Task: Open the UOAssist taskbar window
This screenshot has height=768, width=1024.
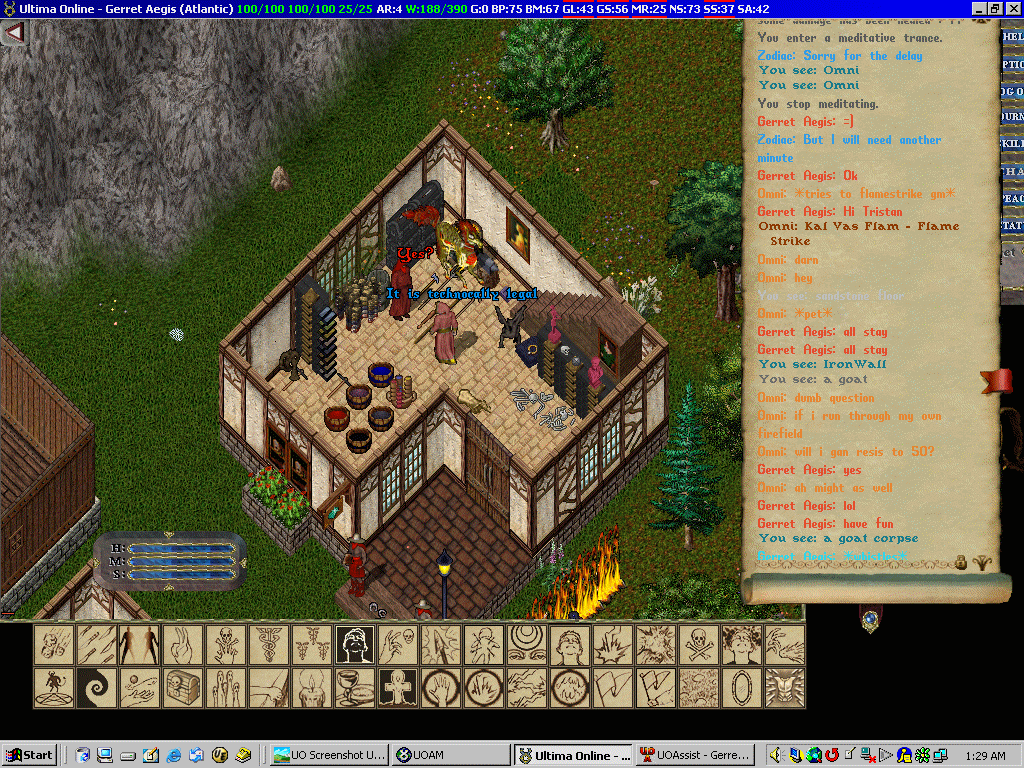Action: pos(697,755)
